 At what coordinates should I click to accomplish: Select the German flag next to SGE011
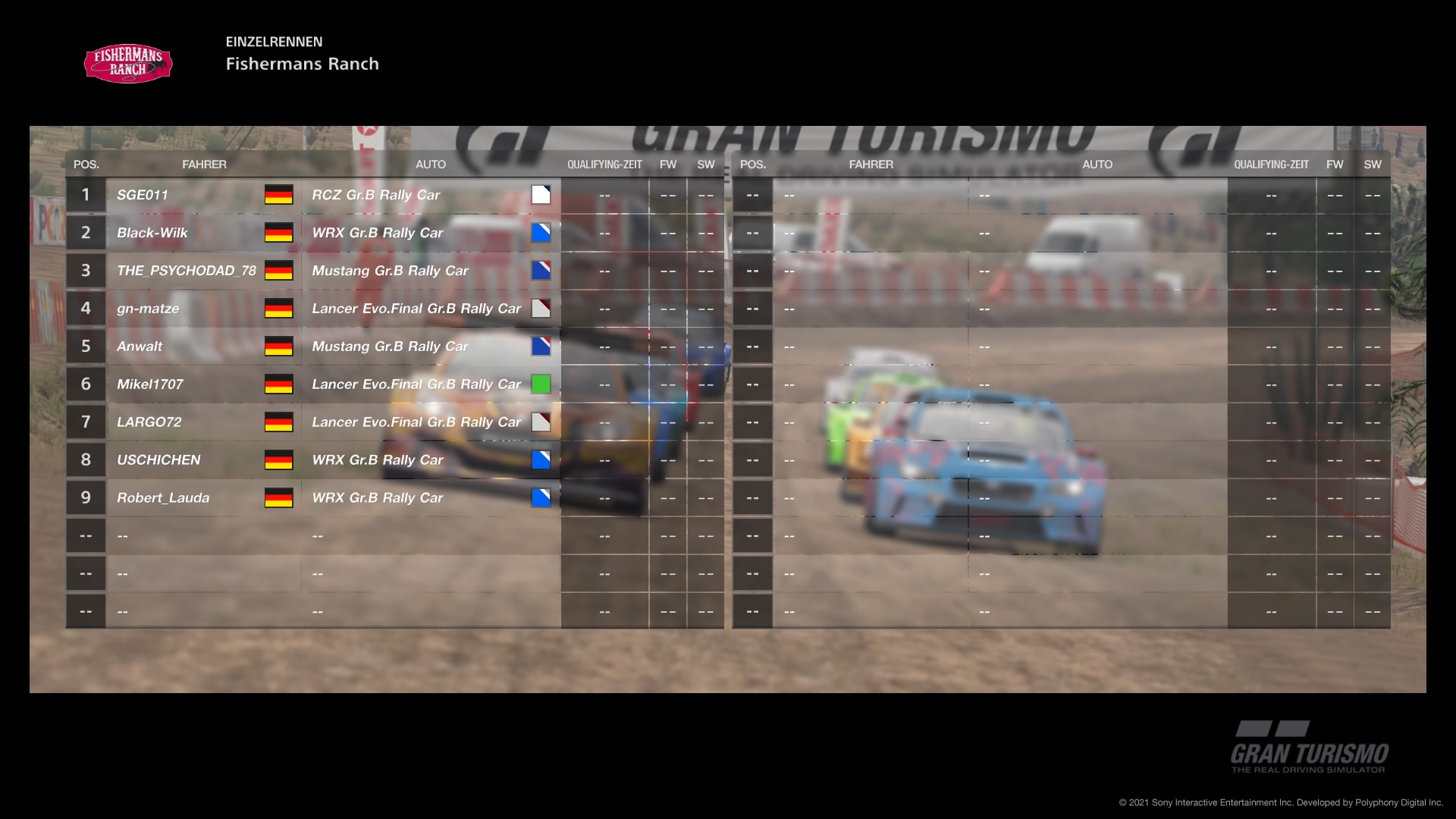pos(279,195)
